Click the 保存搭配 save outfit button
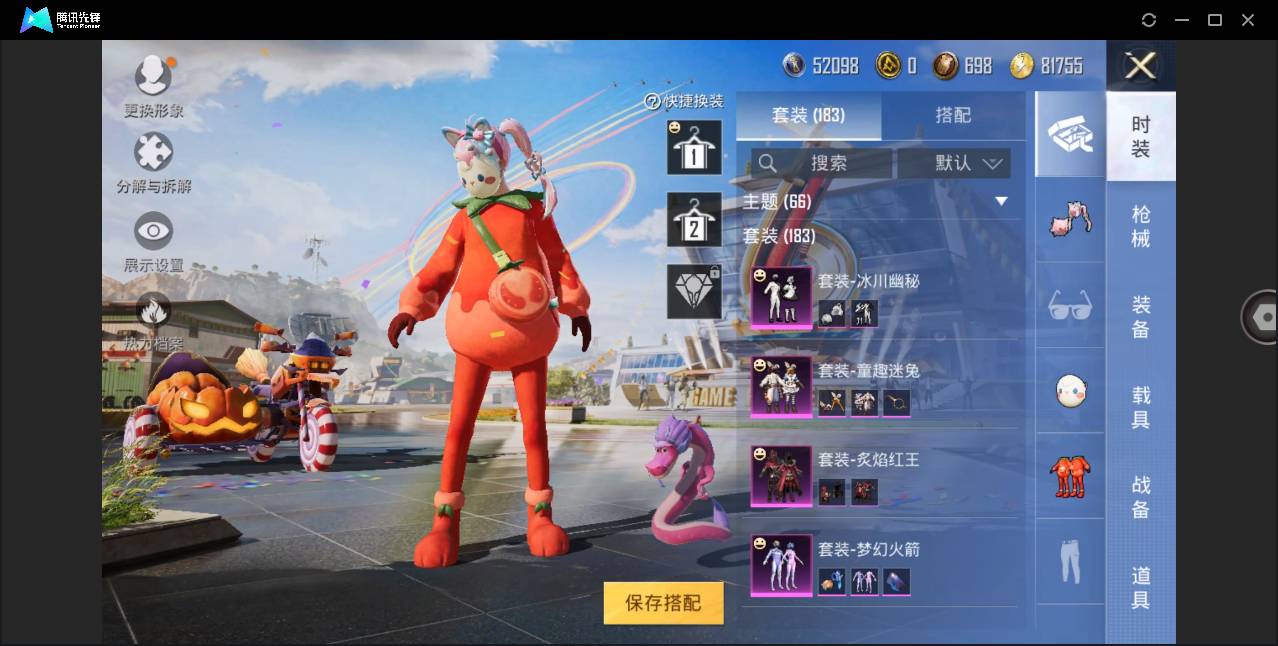1278x646 pixels. tap(663, 603)
